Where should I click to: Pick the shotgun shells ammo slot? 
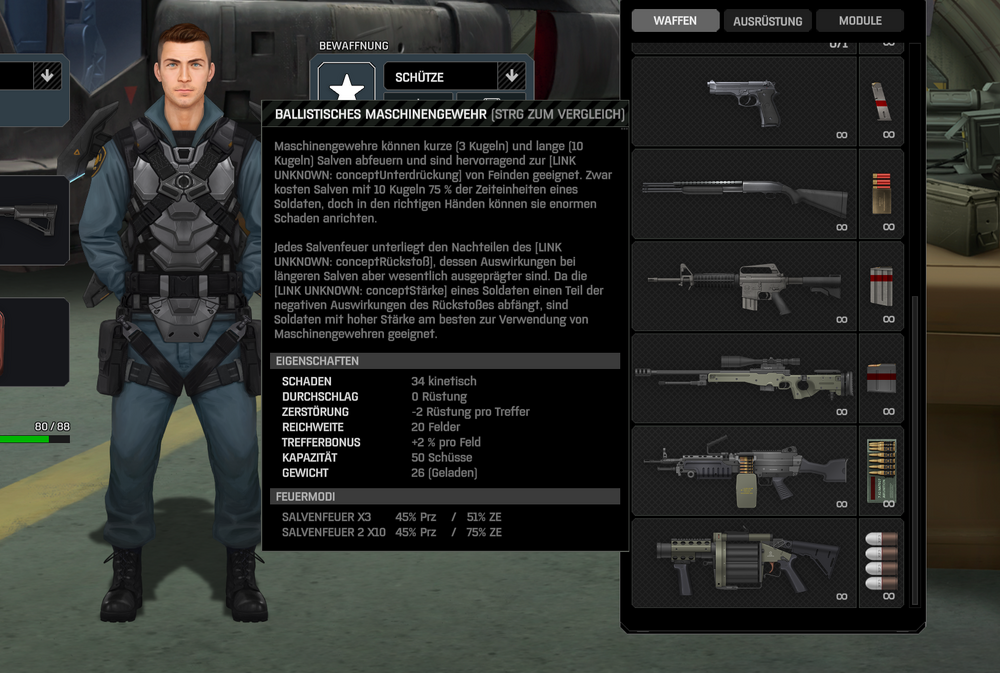pos(881,194)
